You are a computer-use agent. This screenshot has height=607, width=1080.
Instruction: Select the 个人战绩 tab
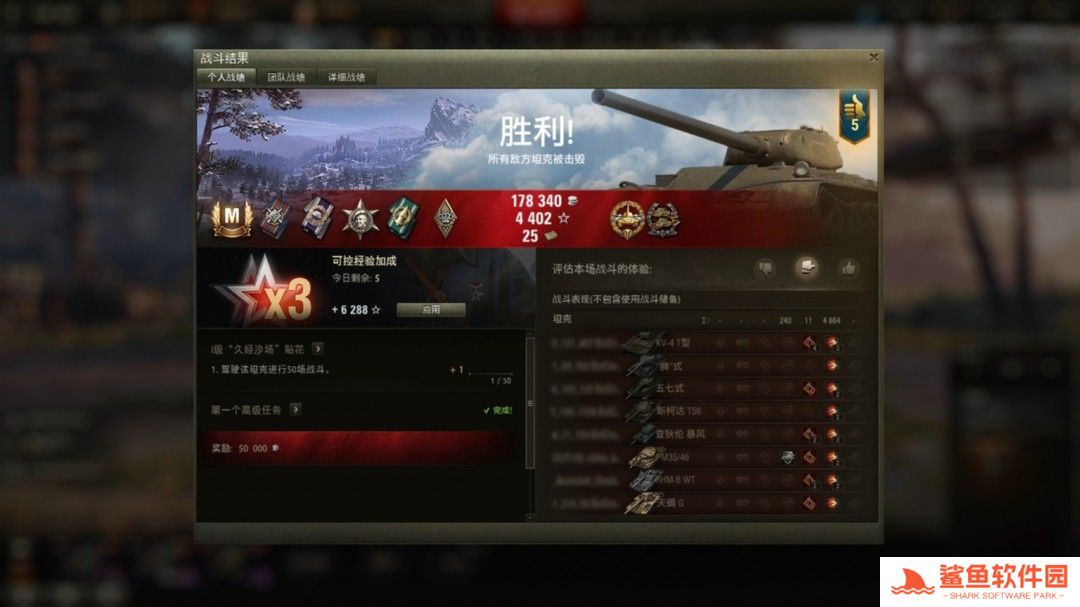[x=226, y=77]
